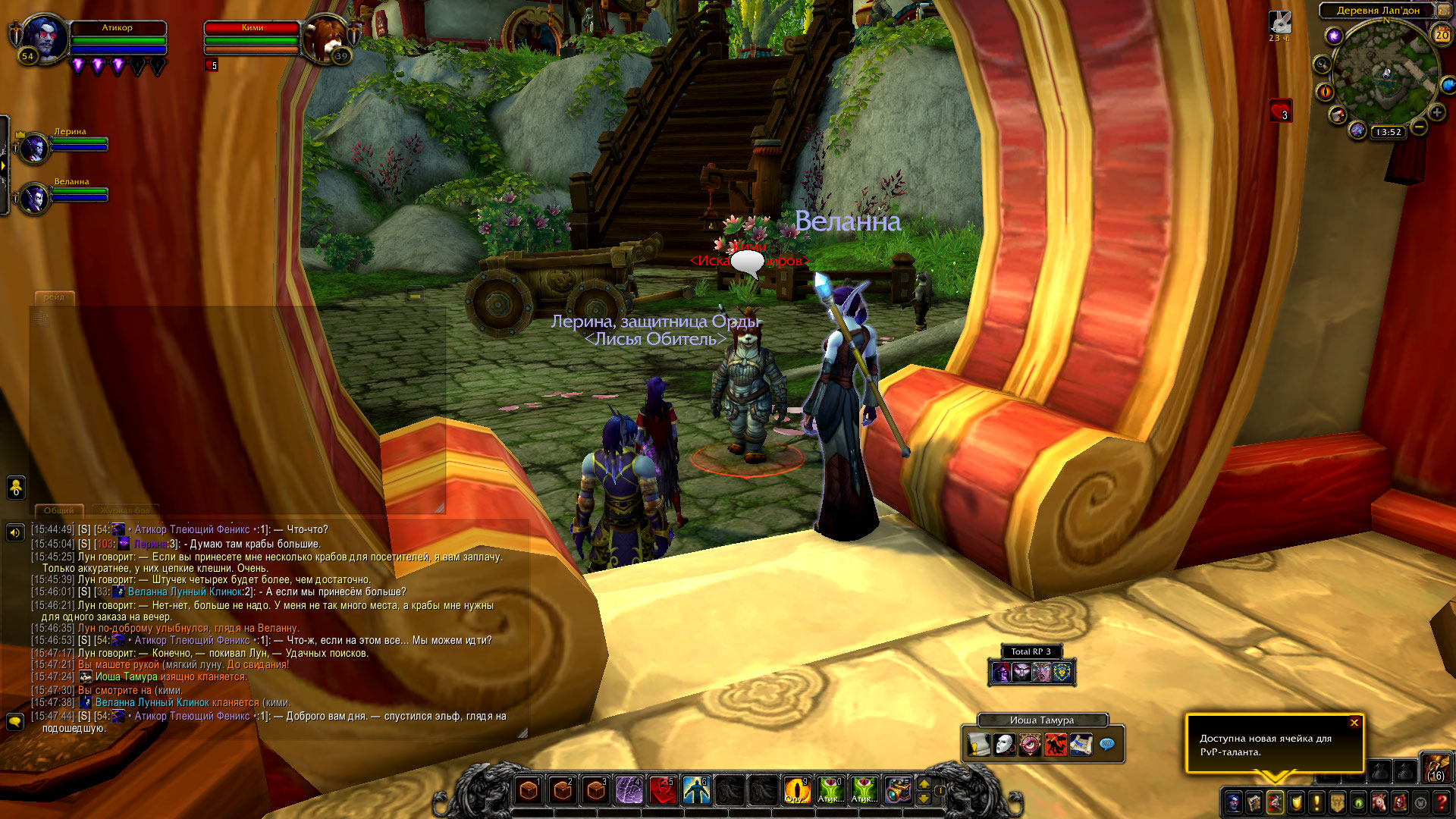Viewport: 1456px width, 819px height.
Task: Zoom in the minimap with plus button
Action: click(x=1436, y=112)
